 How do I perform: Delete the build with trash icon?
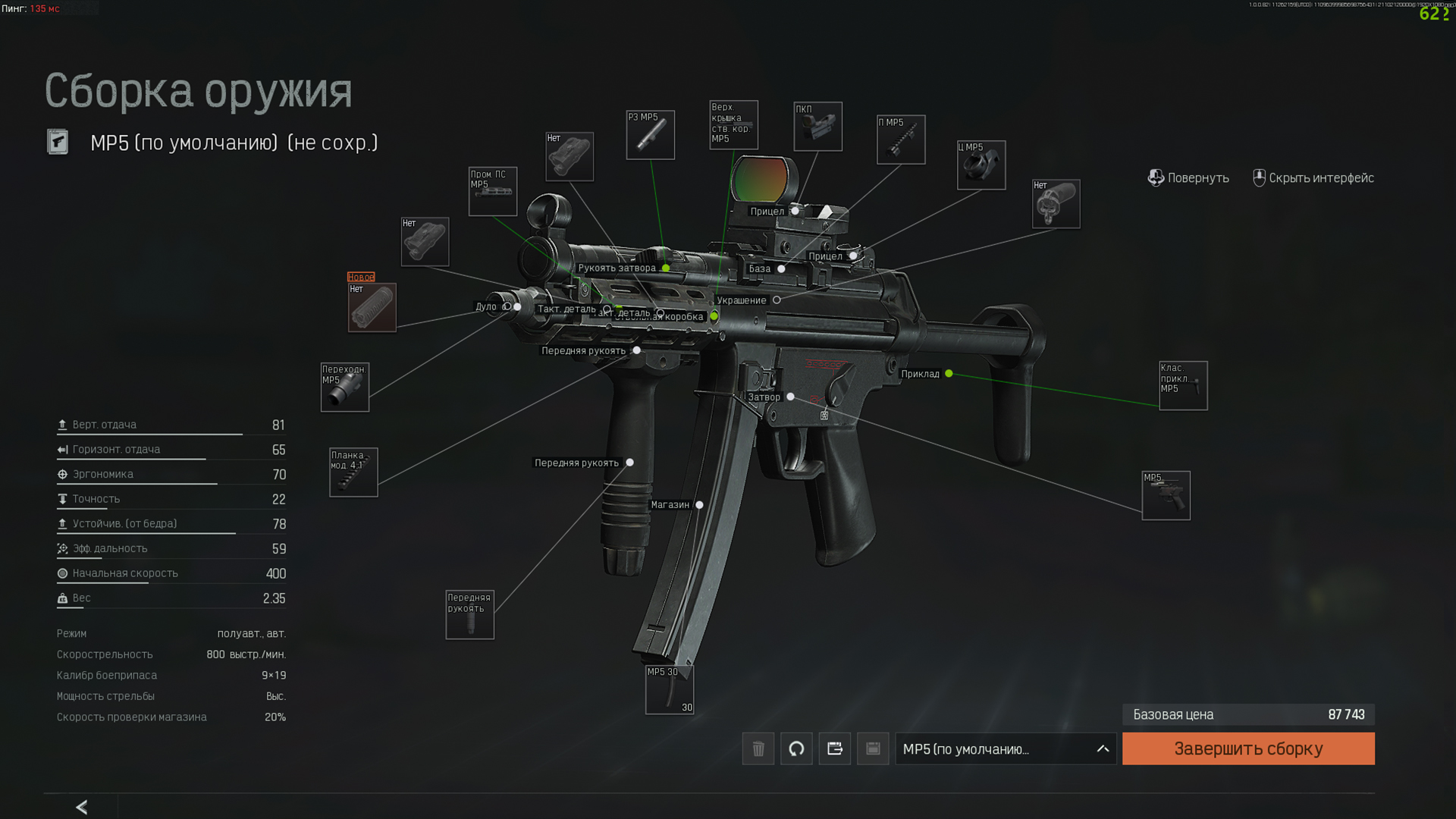pyautogui.click(x=758, y=748)
